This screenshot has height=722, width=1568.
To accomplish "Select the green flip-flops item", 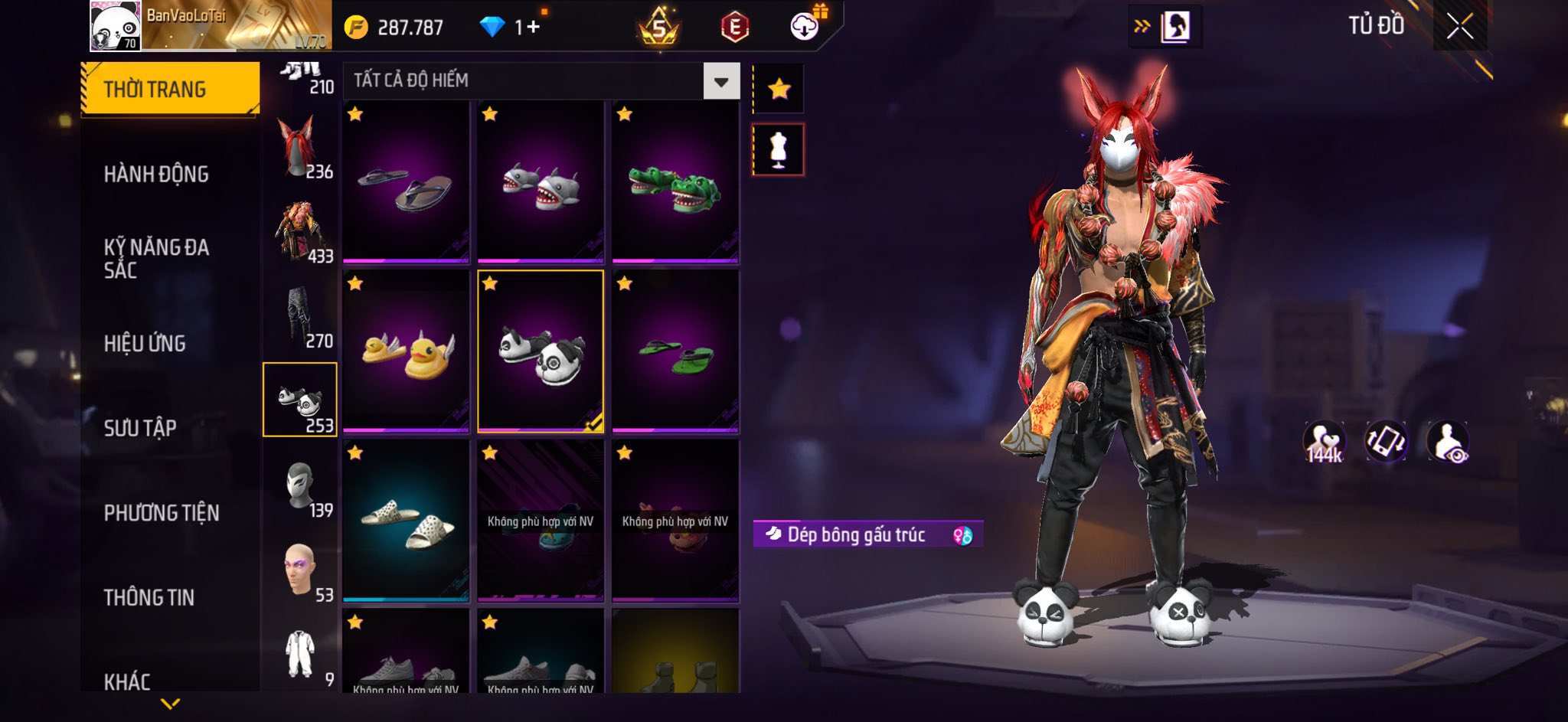I will point(675,351).
